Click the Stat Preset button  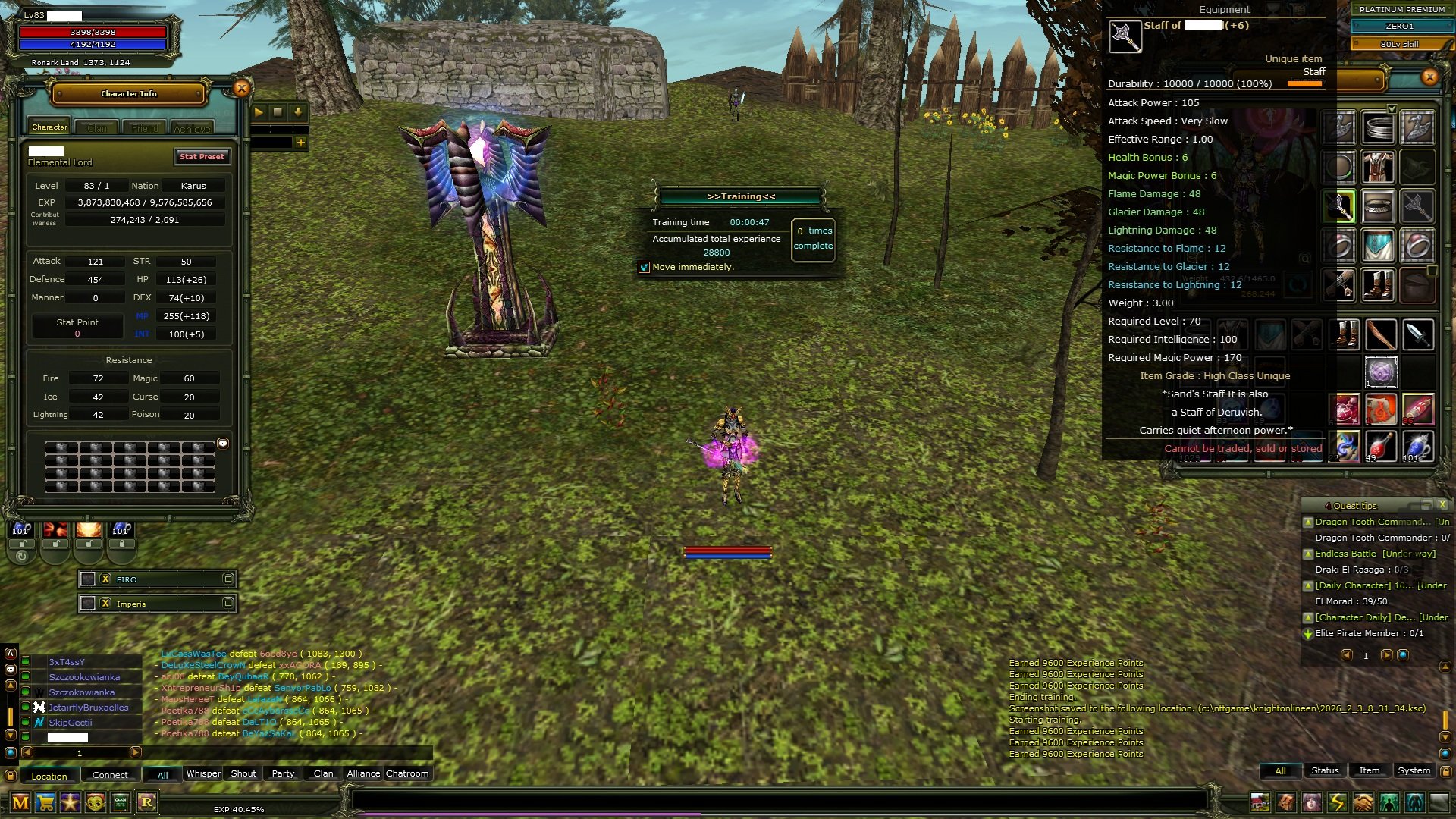pos(201,156)
